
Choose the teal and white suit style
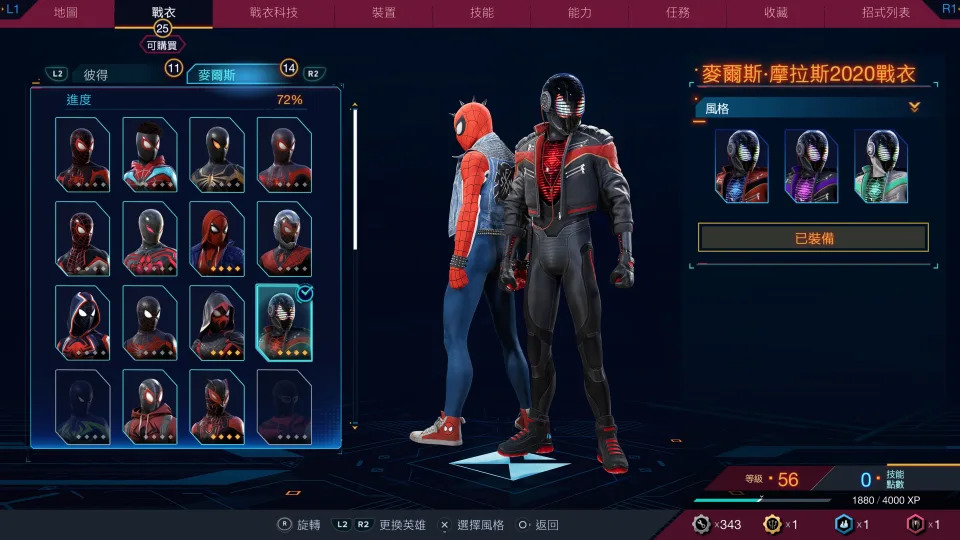pyautogui.click(x=880, y=166)
